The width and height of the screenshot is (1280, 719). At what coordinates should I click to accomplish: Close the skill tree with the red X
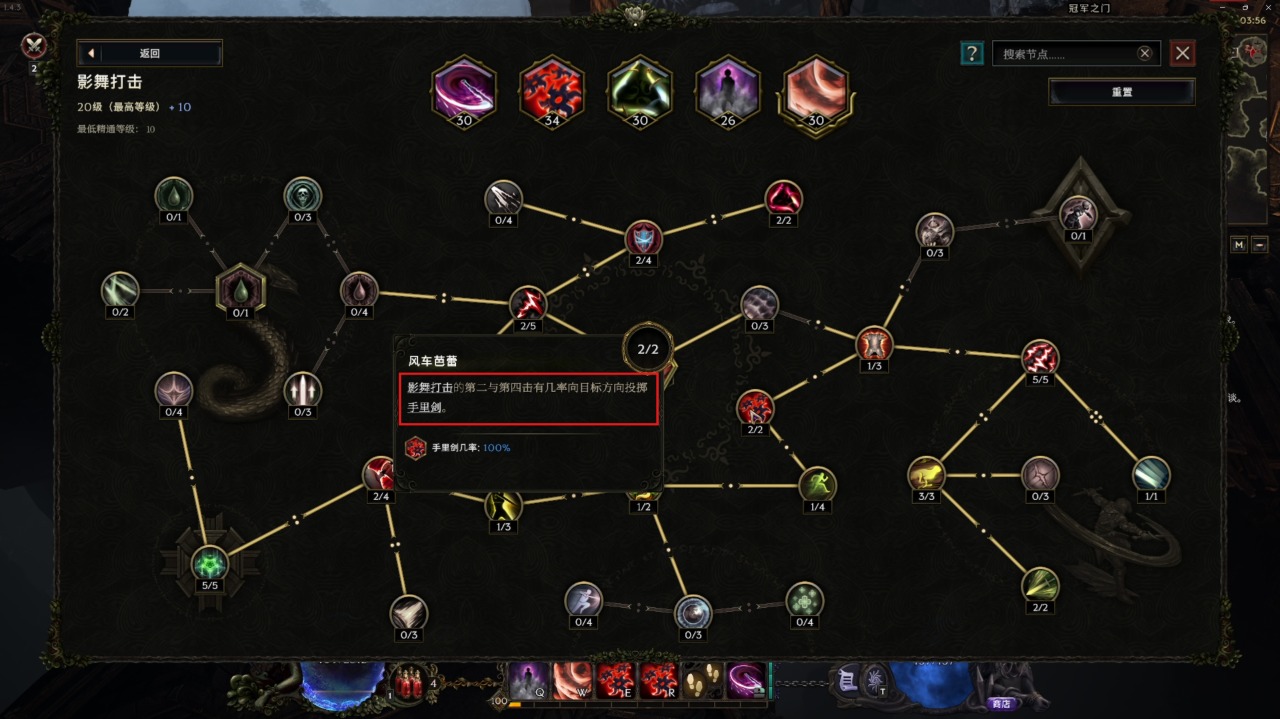[1183, 53]
